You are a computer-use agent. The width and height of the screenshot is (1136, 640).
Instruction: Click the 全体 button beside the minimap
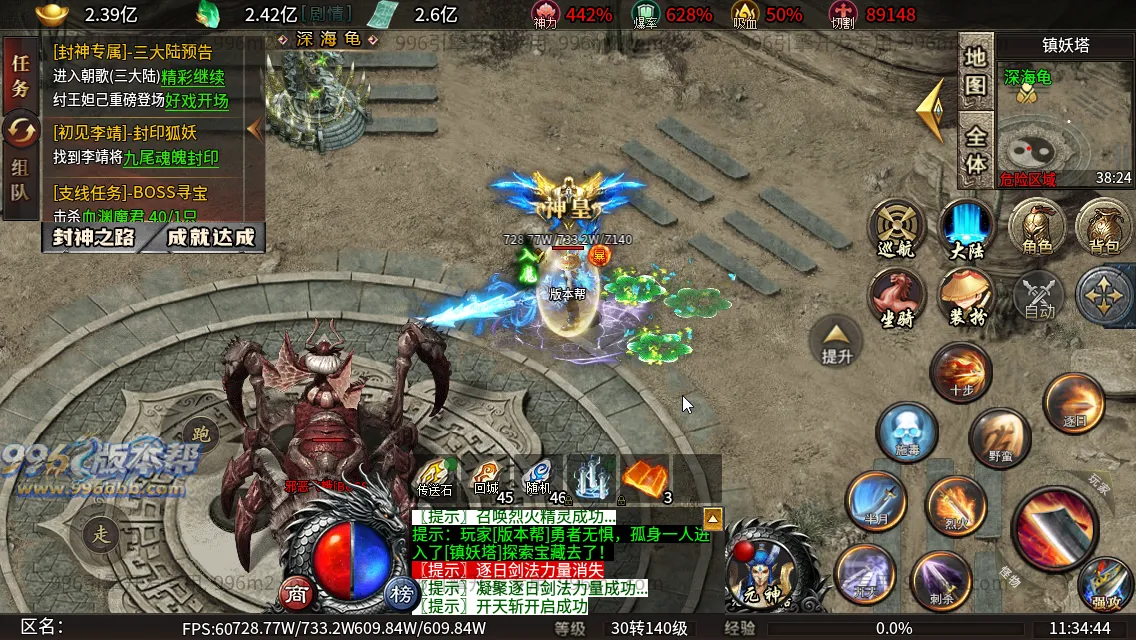pos(975,149)
